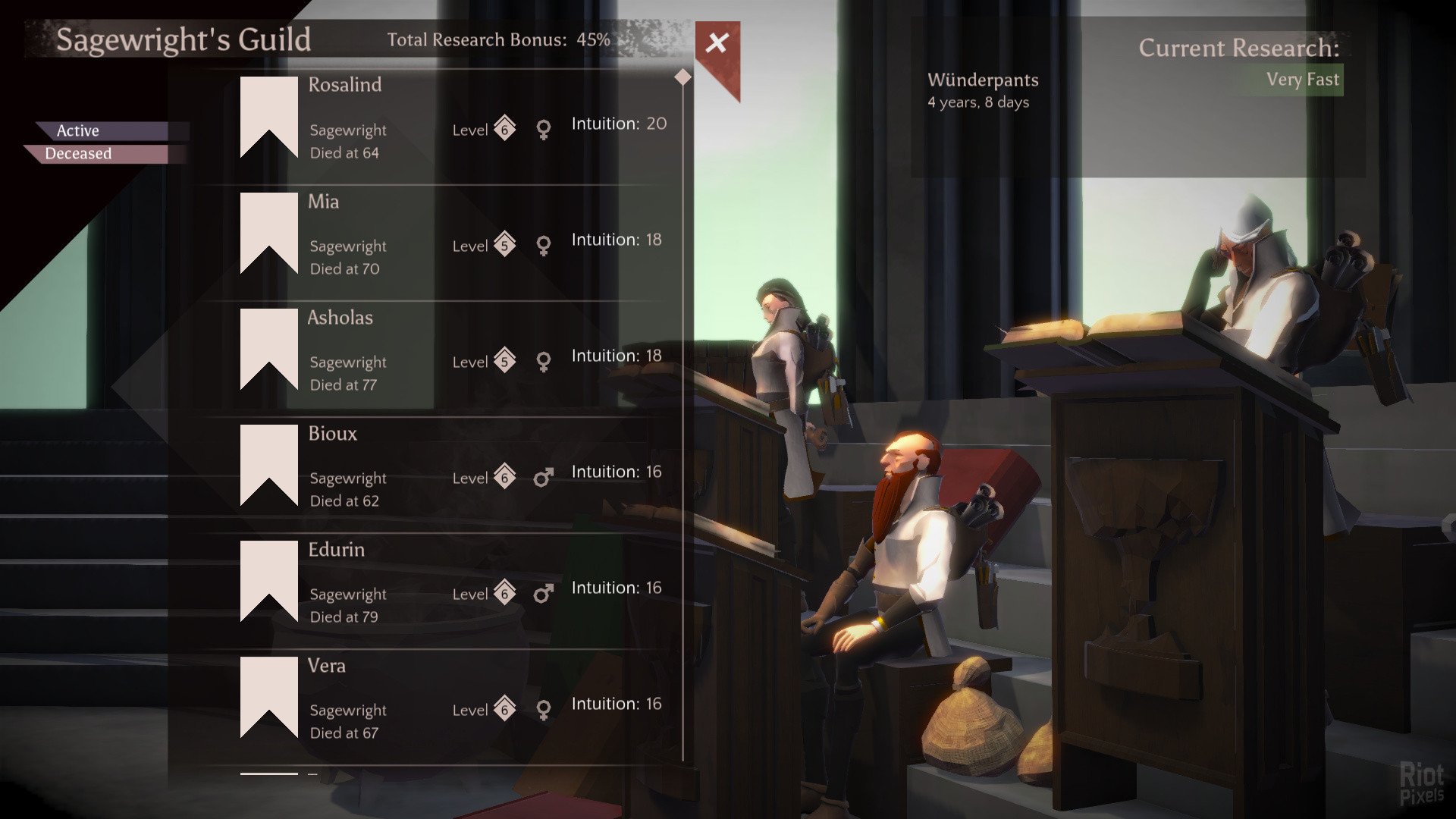Screen dimensions: 1456x819
Task: Select Rosalind in the sagewright list
Action: [455, 121]
